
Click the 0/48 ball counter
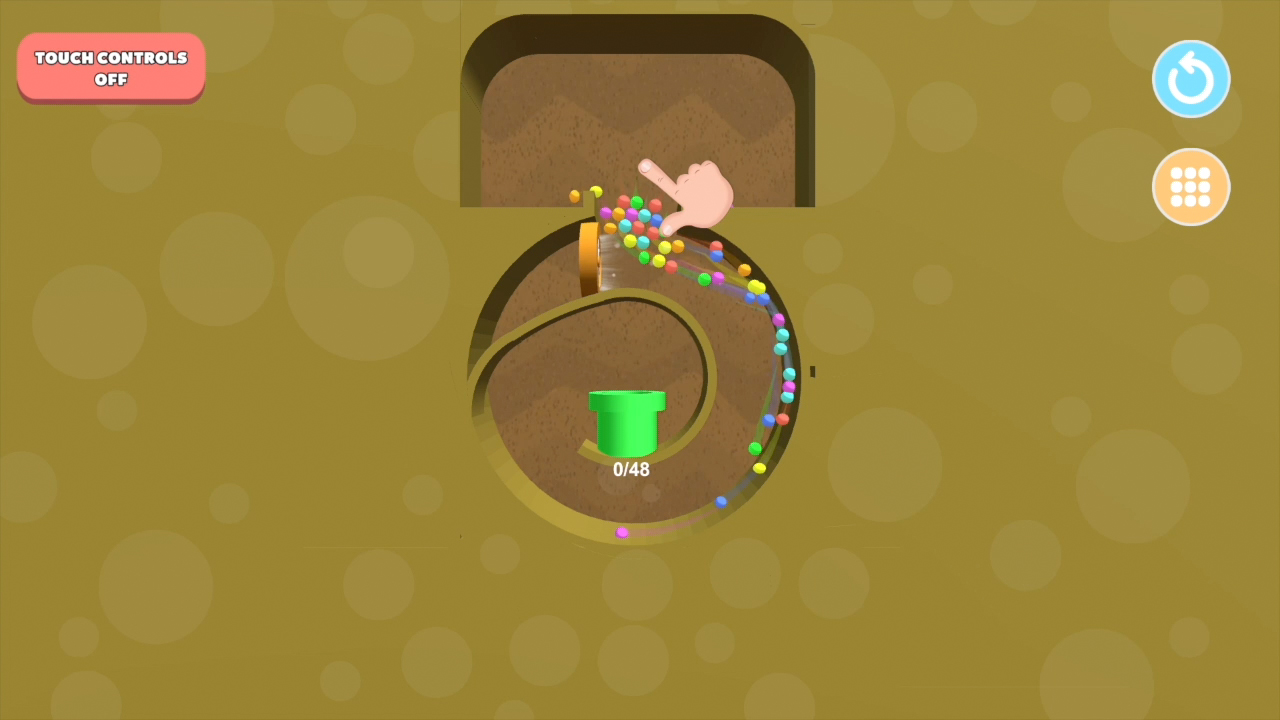pos(630,469)
